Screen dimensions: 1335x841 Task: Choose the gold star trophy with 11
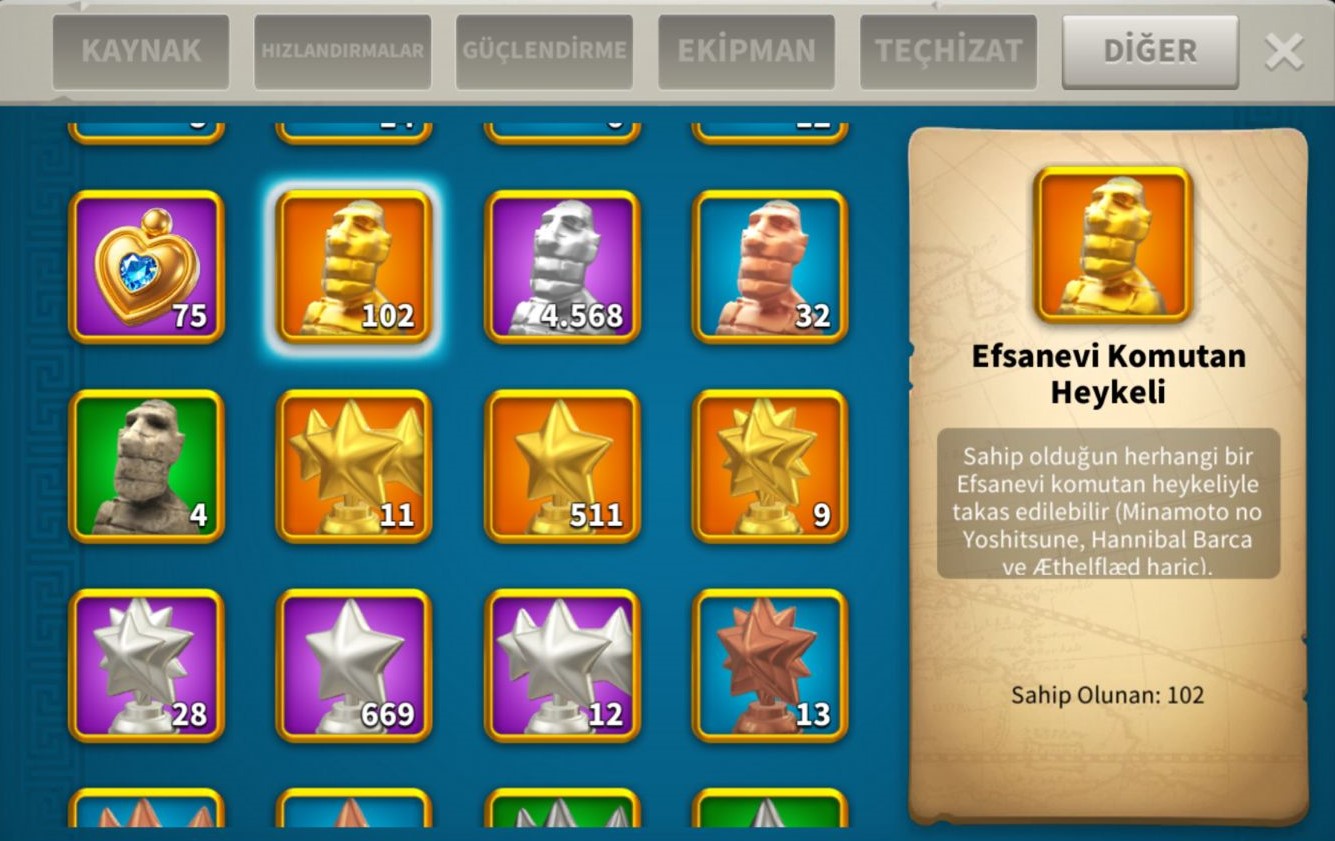pyautogui.click(x=354, y=466)
